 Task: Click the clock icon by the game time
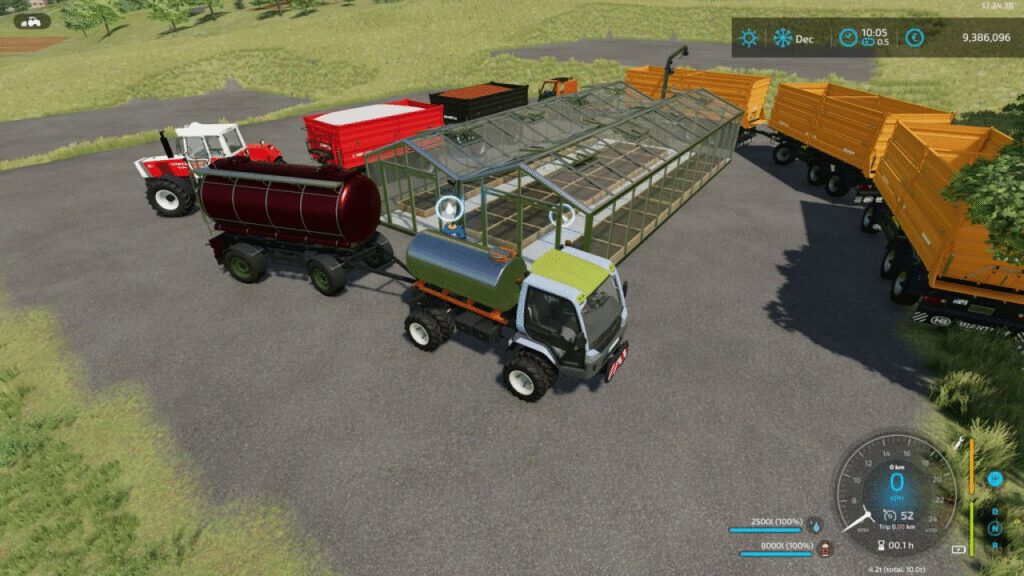coord(848,38)
